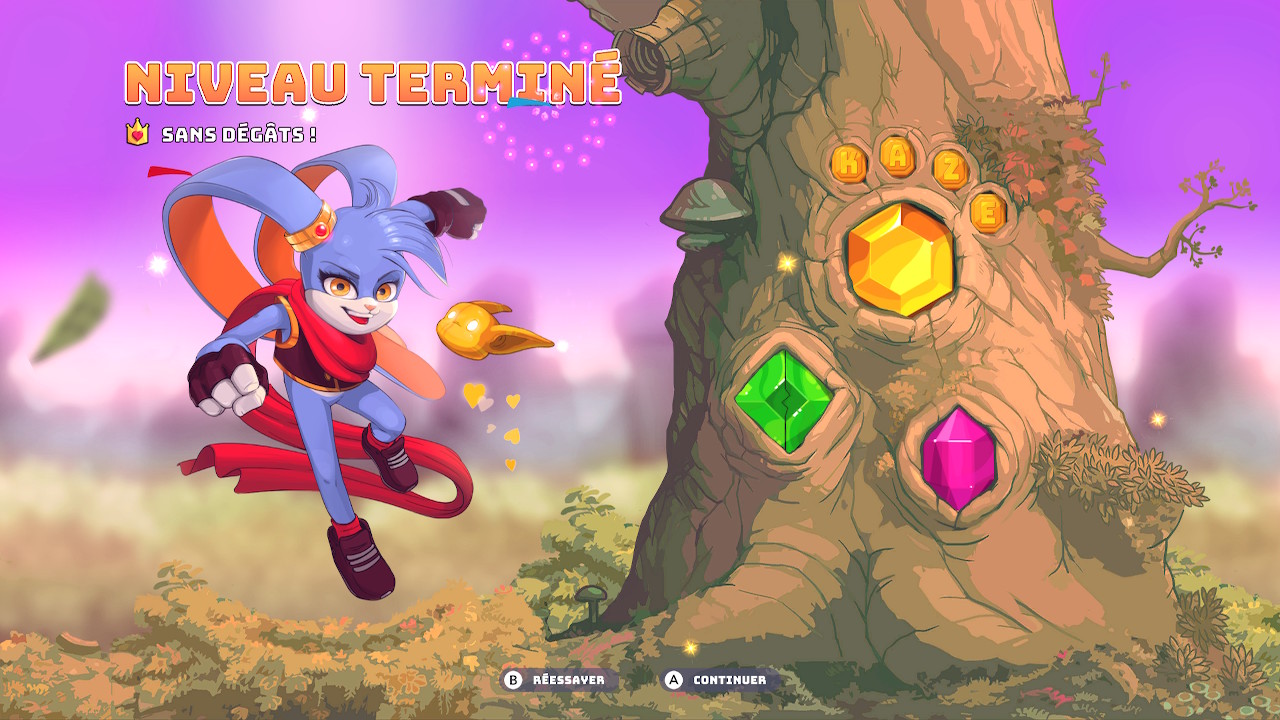Select Continuer to proceed

pos(718,680)
